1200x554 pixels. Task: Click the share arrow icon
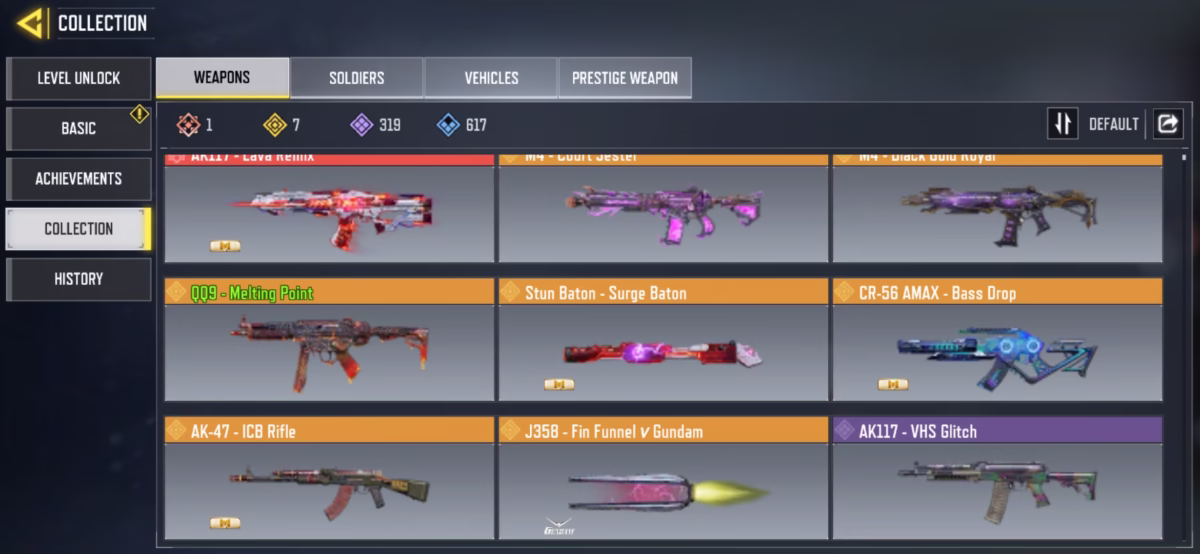click(x=1167, y=124)
